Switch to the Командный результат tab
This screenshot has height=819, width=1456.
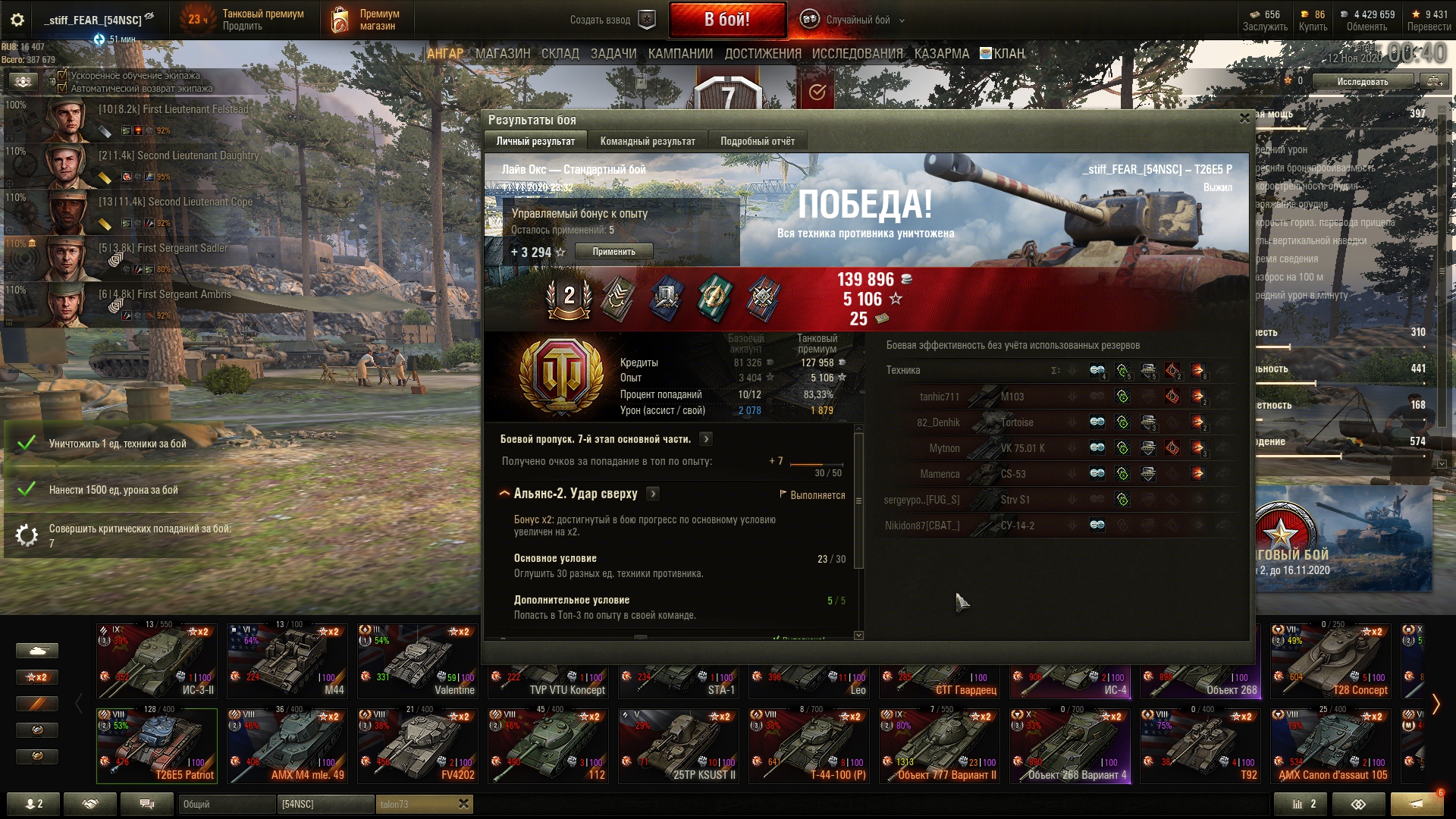pos(647,141)
